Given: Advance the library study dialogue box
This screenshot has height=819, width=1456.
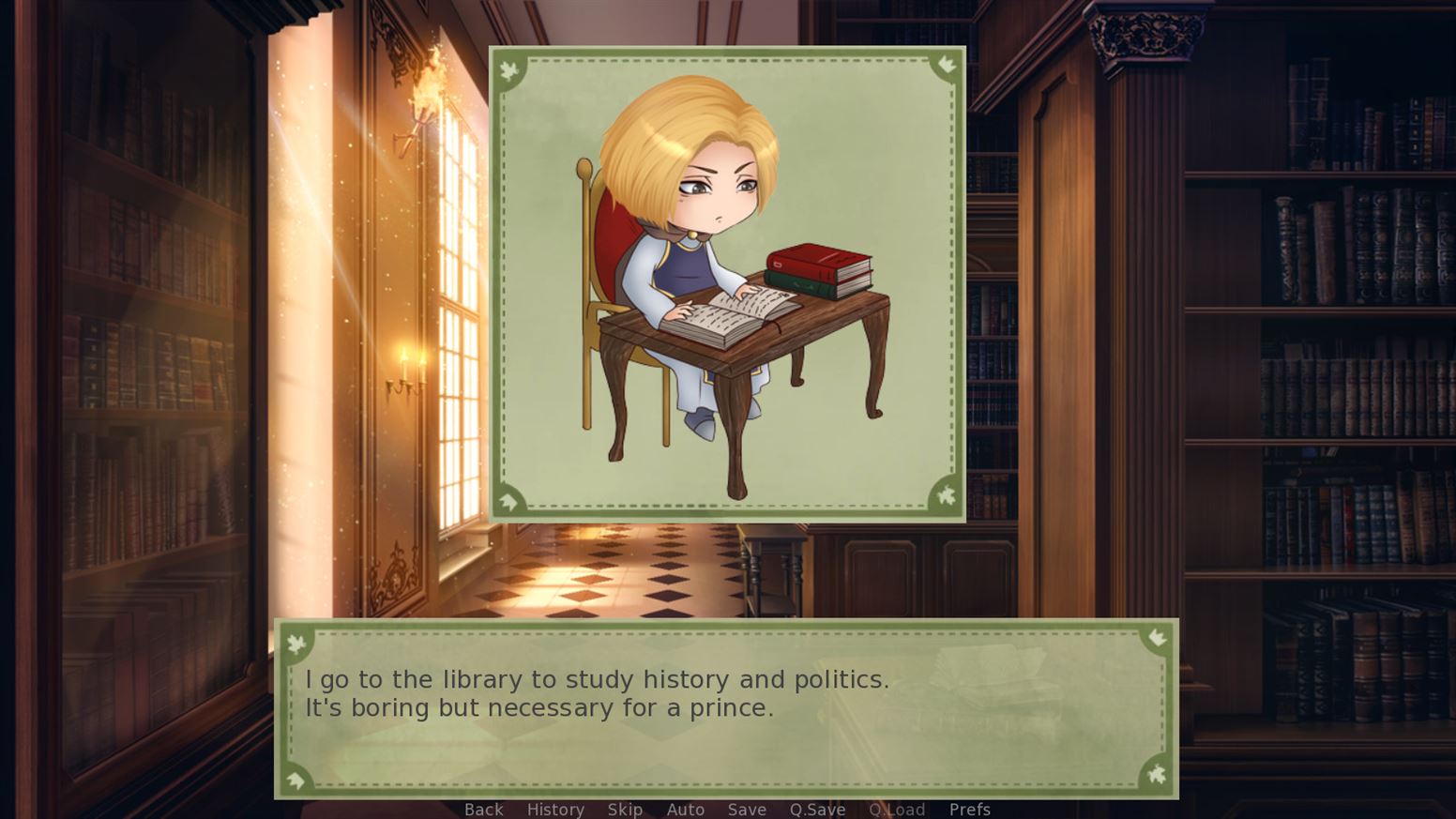Looking at the screenshot, I should pos(726,708).
